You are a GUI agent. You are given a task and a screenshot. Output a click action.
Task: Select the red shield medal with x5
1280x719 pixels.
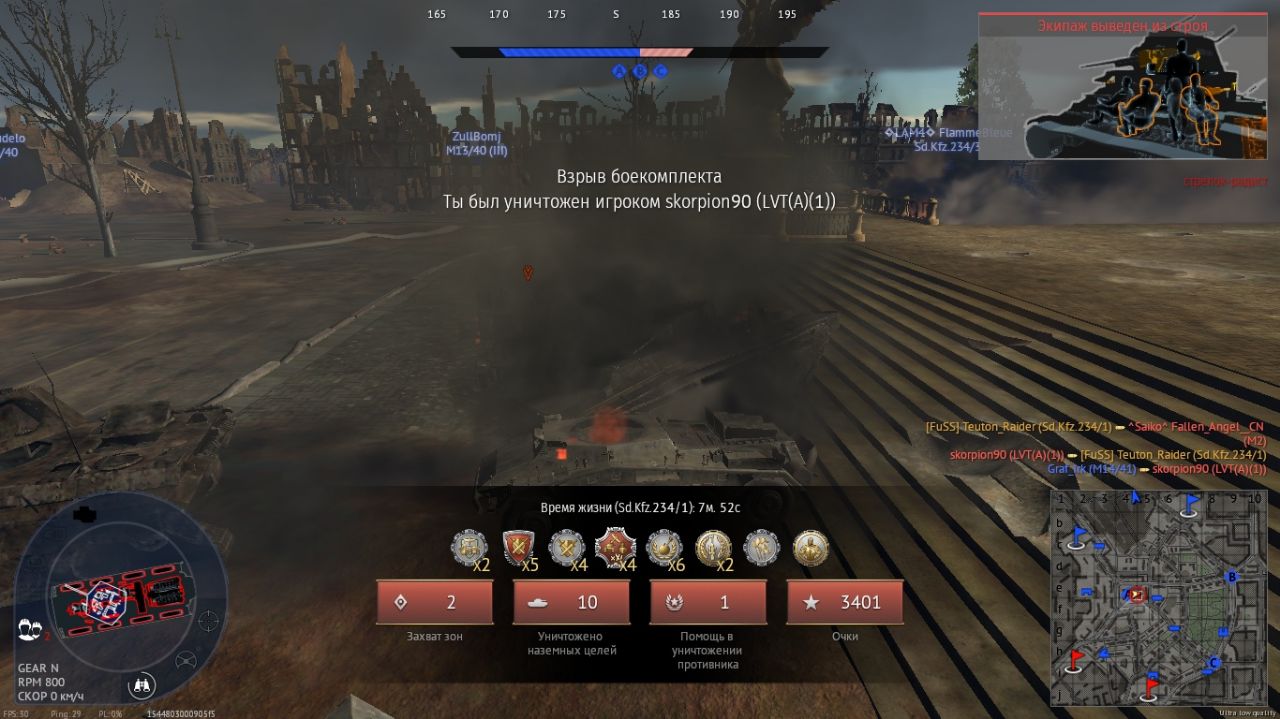[517, 548]
